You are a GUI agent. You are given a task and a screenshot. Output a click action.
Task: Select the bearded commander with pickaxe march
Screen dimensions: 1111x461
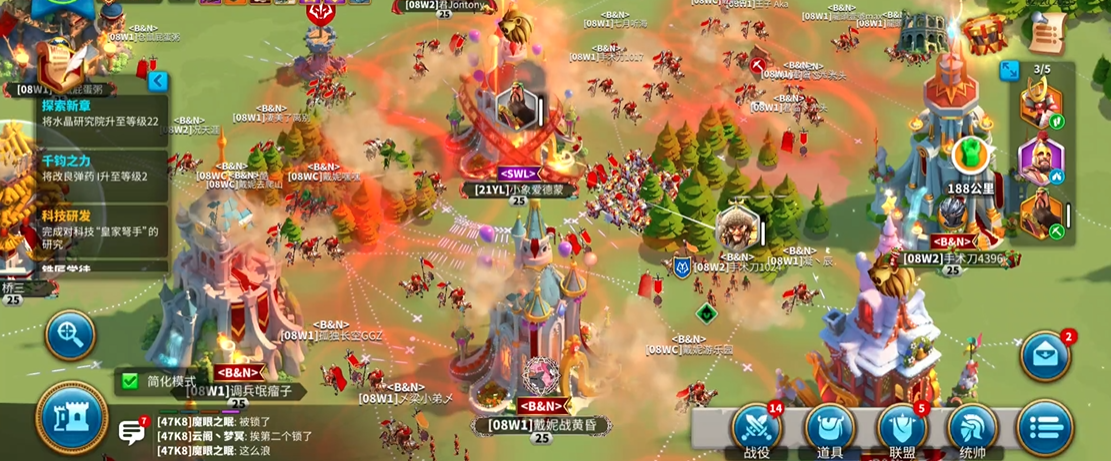tap(1040, 214)
